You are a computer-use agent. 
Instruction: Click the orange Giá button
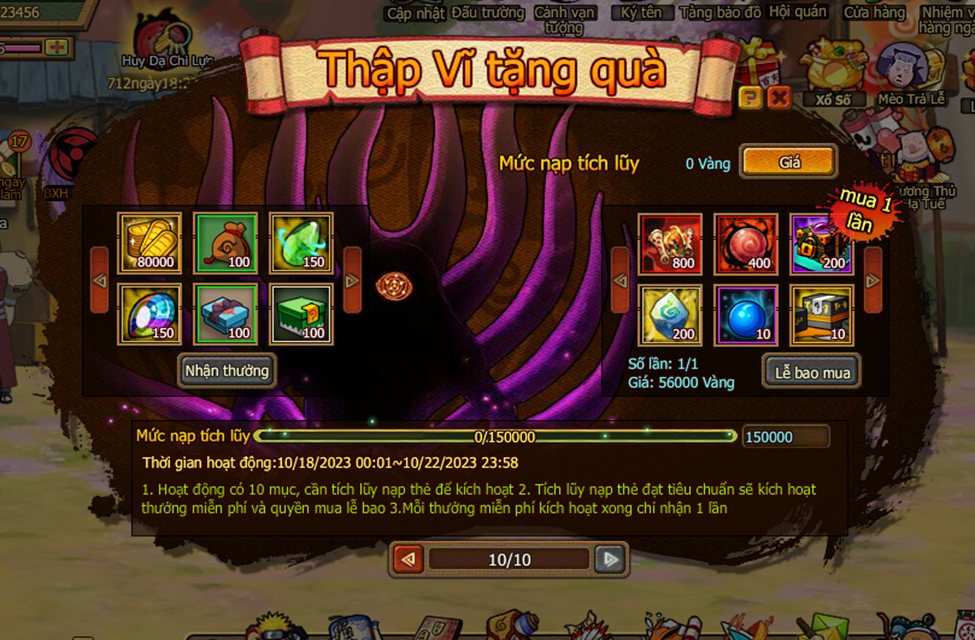pos(788,162)
